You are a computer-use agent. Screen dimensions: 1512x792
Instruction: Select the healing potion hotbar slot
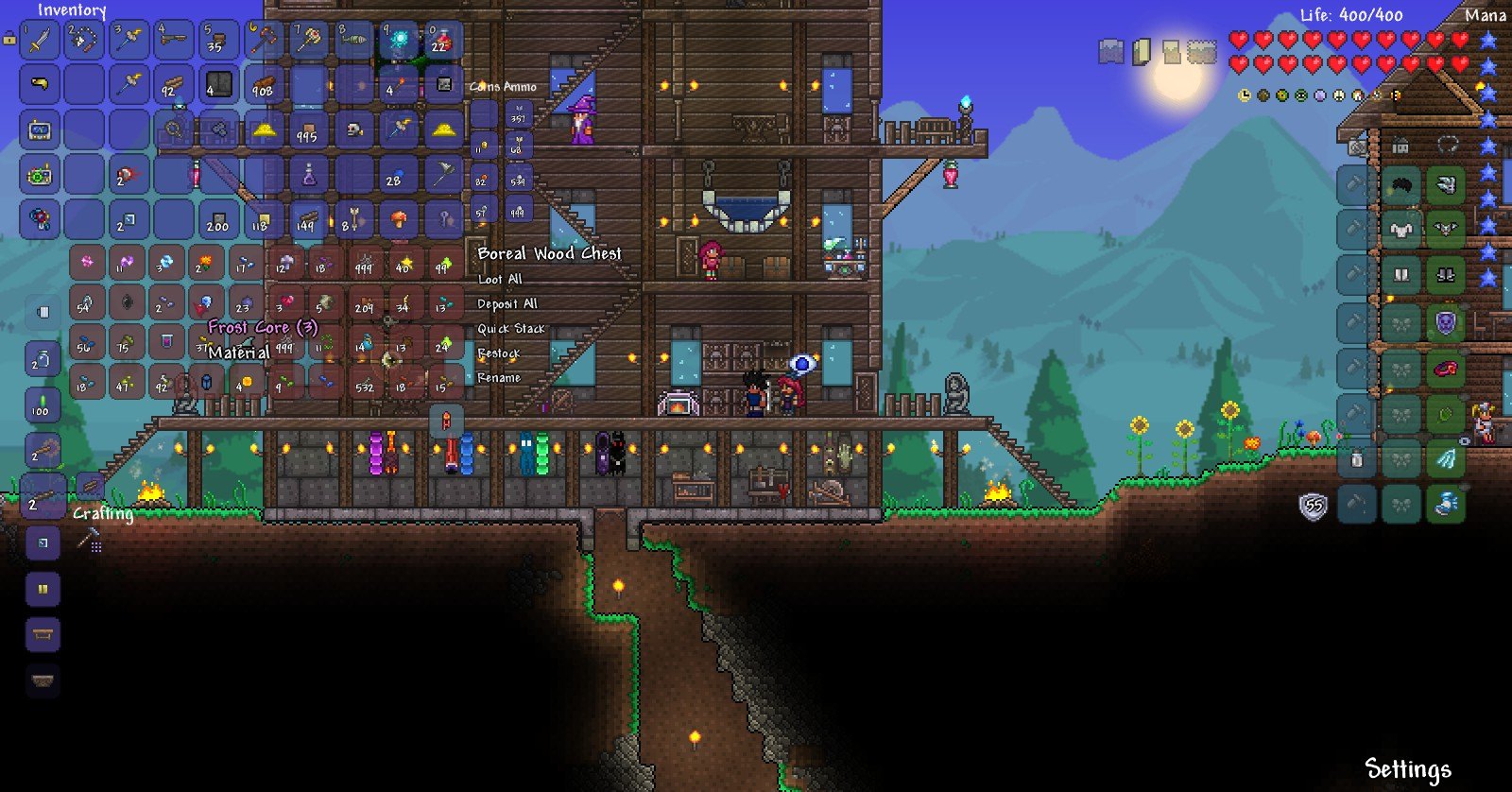[442, 41]
